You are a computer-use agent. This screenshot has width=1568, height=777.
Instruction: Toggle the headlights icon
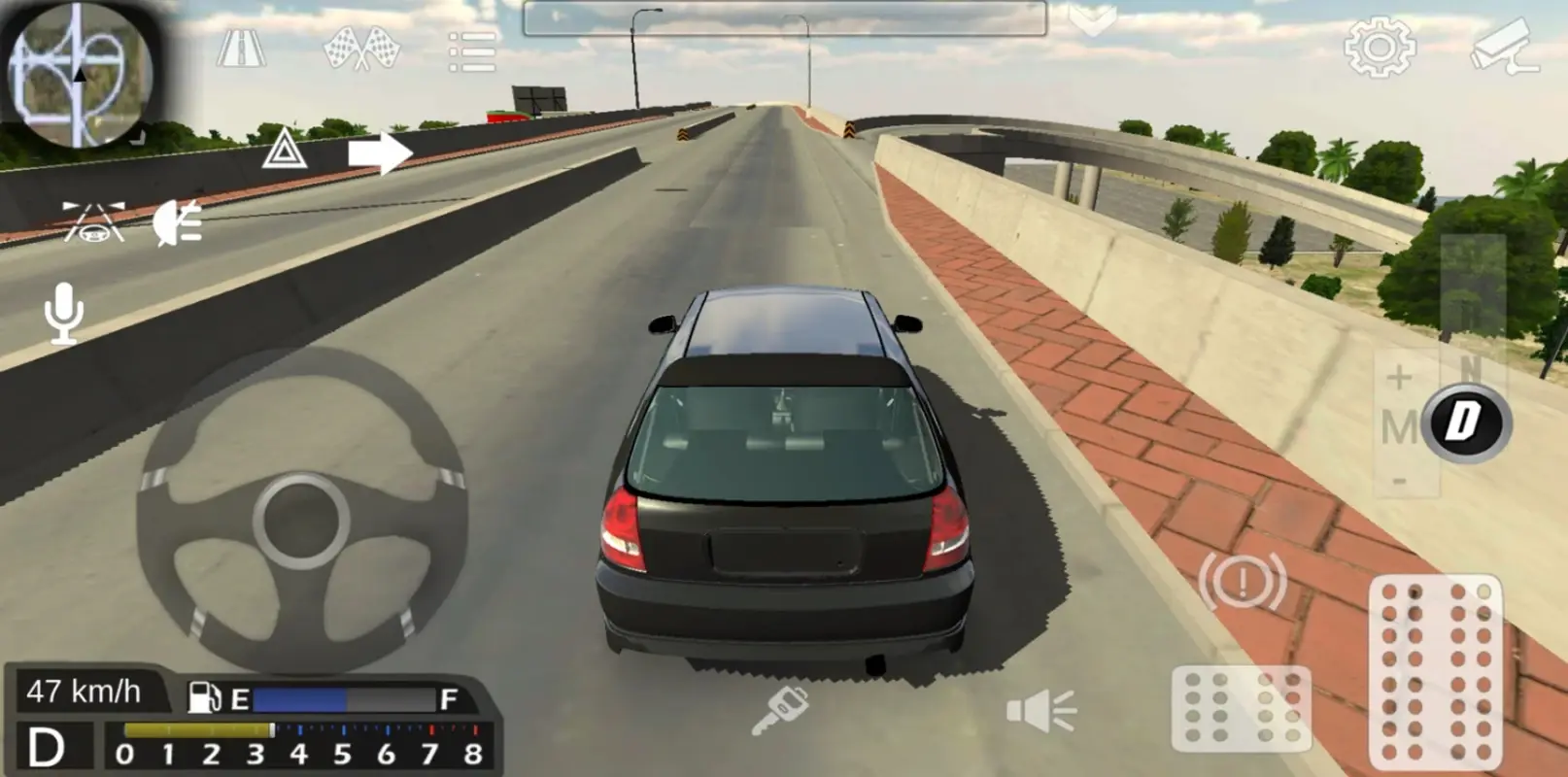pos(178,225)
